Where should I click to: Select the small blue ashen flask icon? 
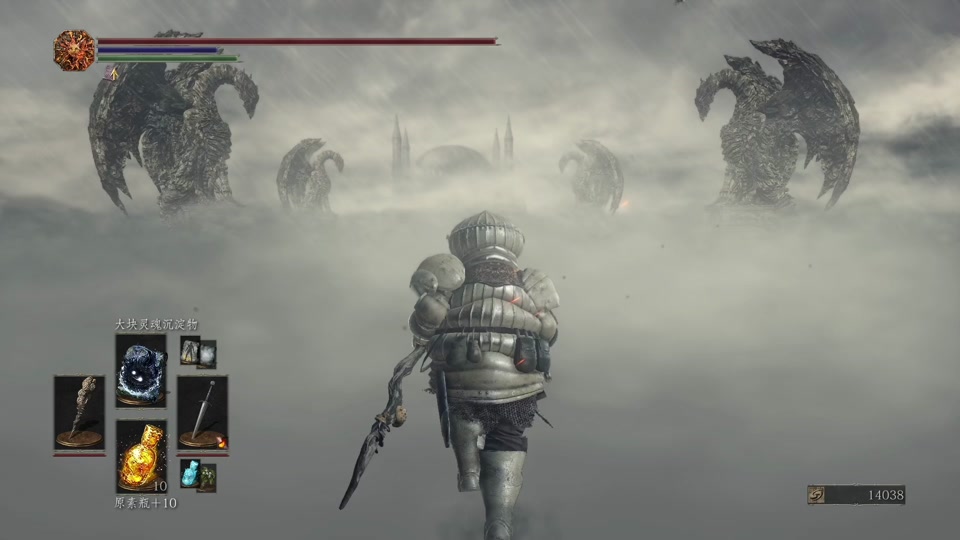pyautogui.click(x=190, y=473)
